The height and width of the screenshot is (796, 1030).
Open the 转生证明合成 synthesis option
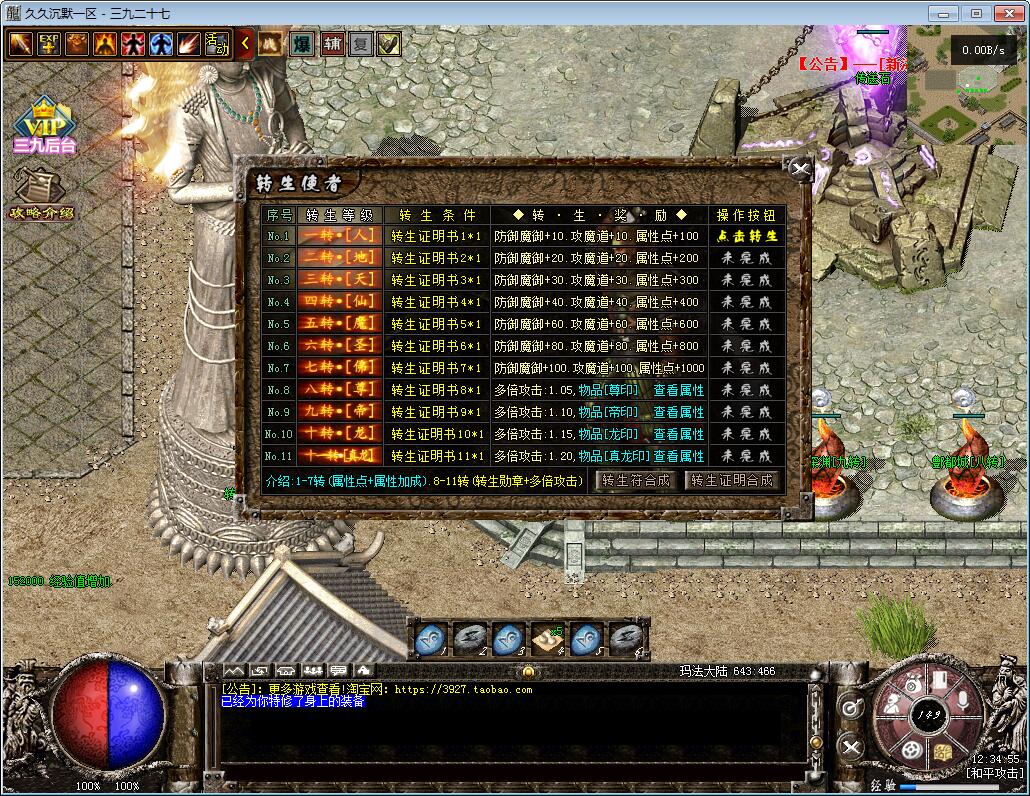point(732,480)
